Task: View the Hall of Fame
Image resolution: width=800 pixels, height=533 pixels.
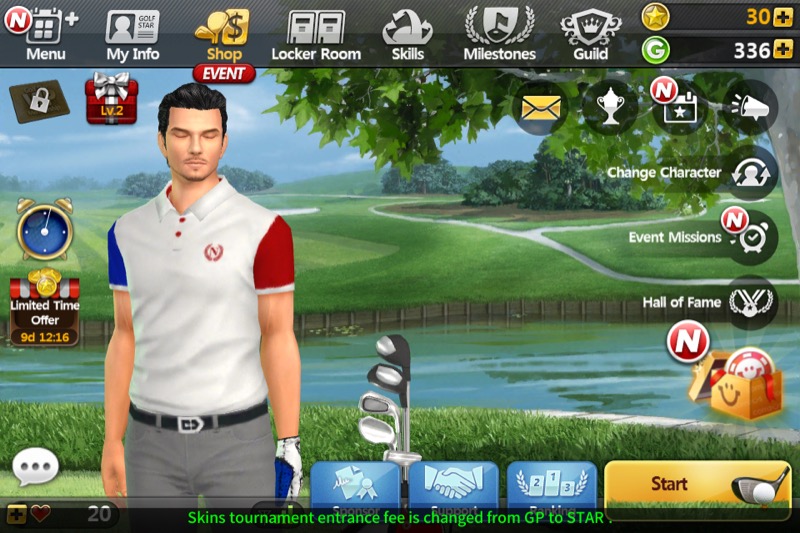Action: coord(750,302)
